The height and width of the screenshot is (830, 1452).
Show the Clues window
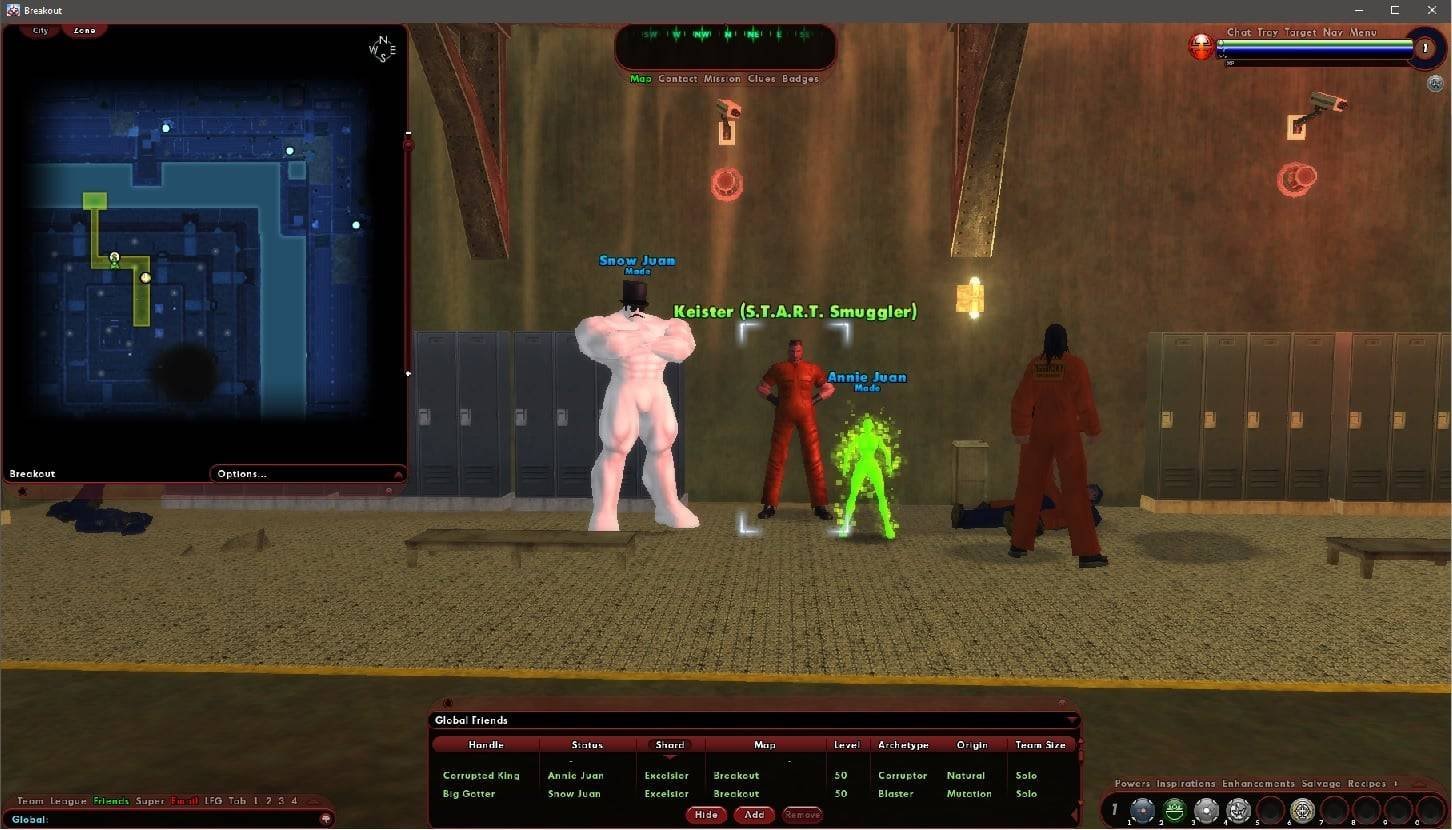coord(761,79)
